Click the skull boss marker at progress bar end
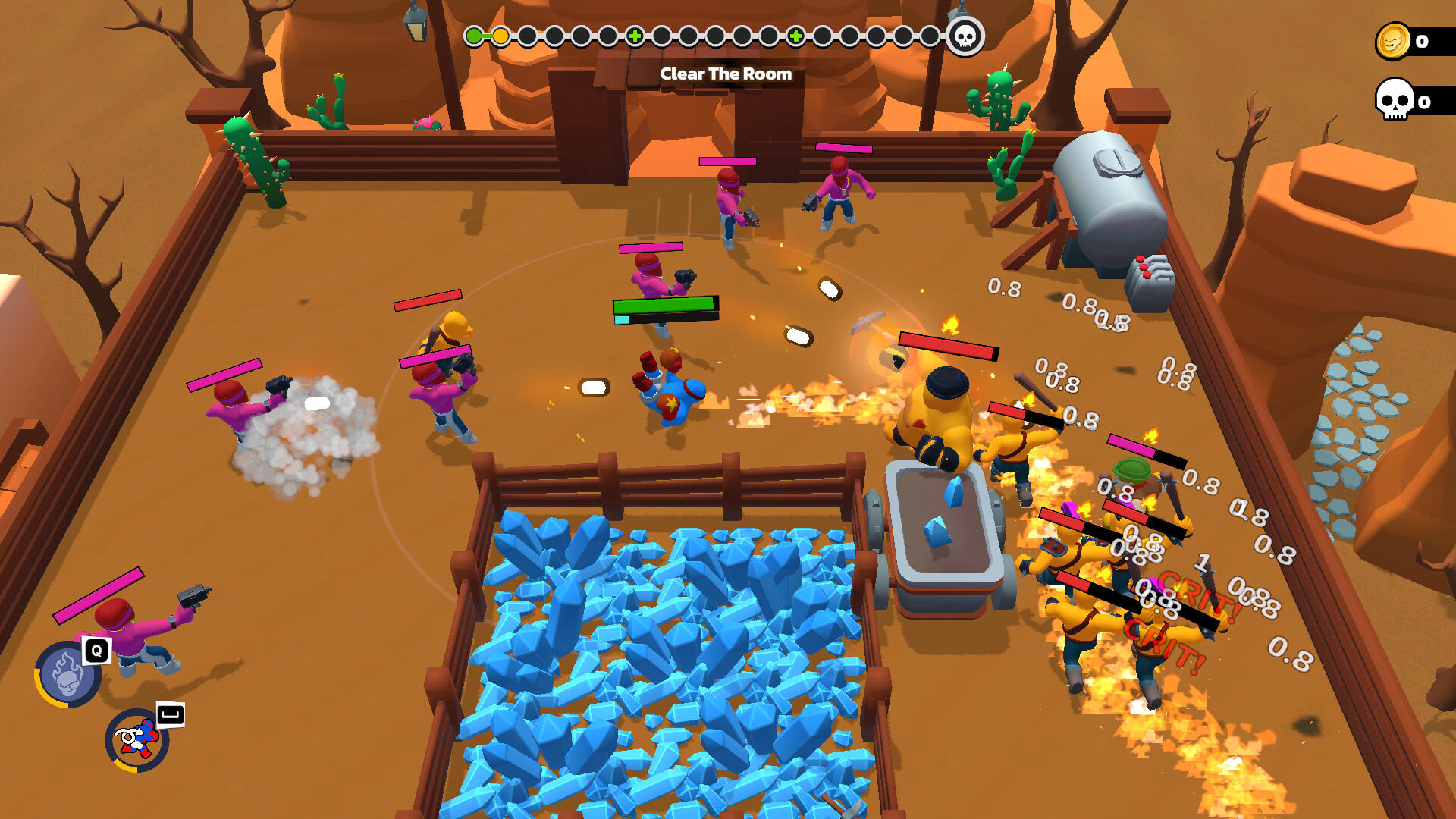This screenshot has width=1456, height=819. 964,34
